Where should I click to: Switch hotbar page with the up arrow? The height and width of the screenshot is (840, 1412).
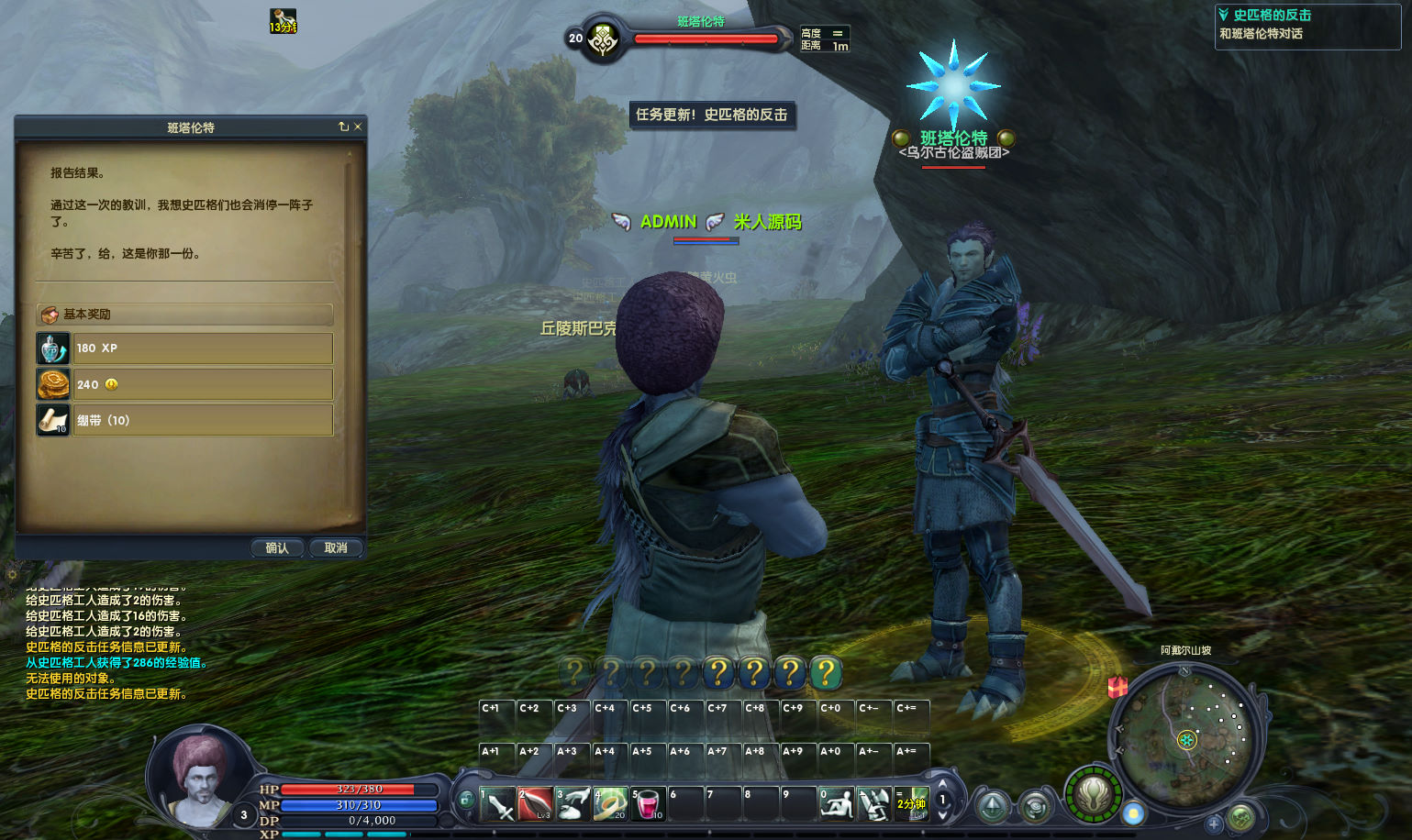[942, 785]
